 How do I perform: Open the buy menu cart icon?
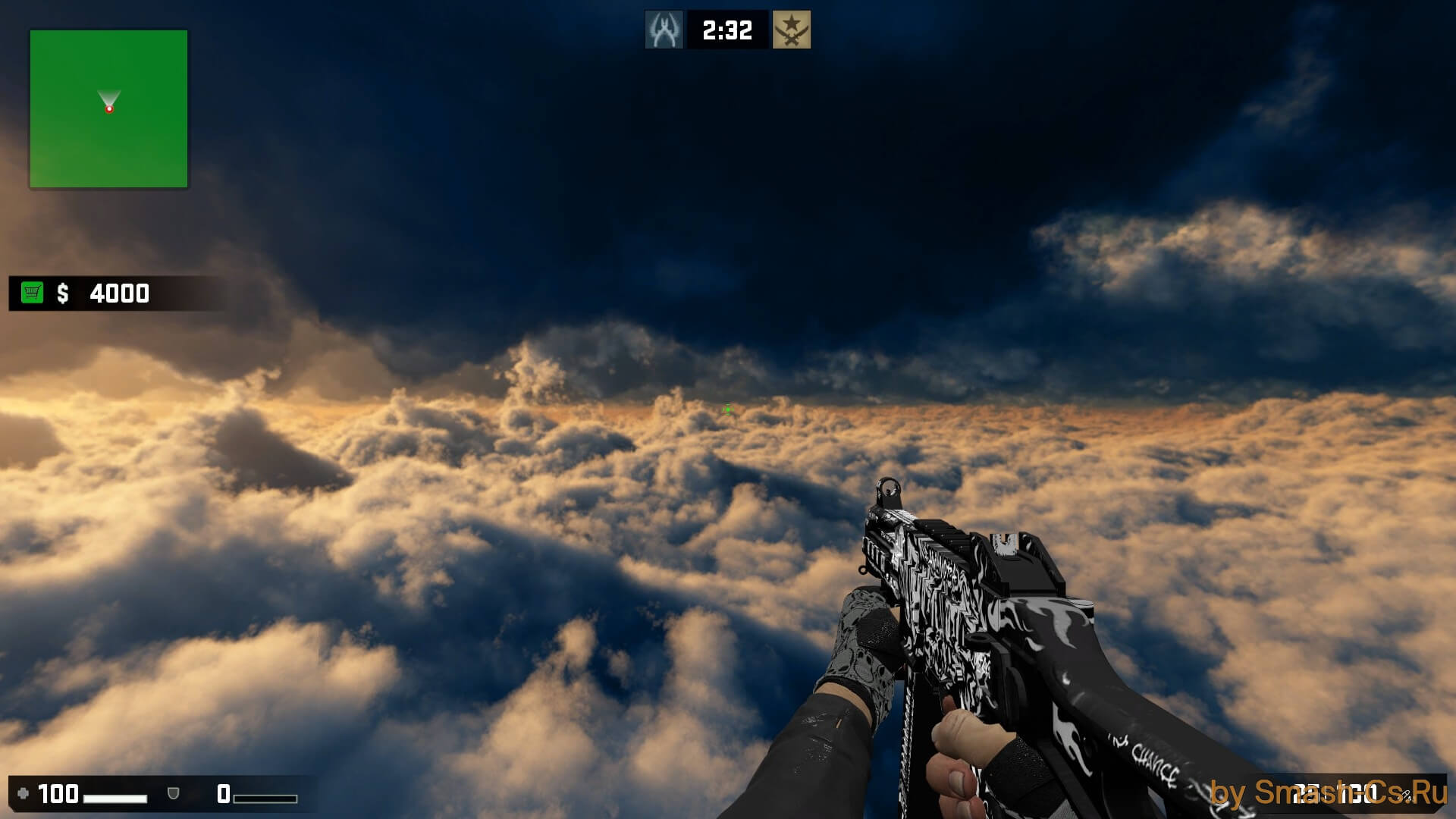point(33,293)
